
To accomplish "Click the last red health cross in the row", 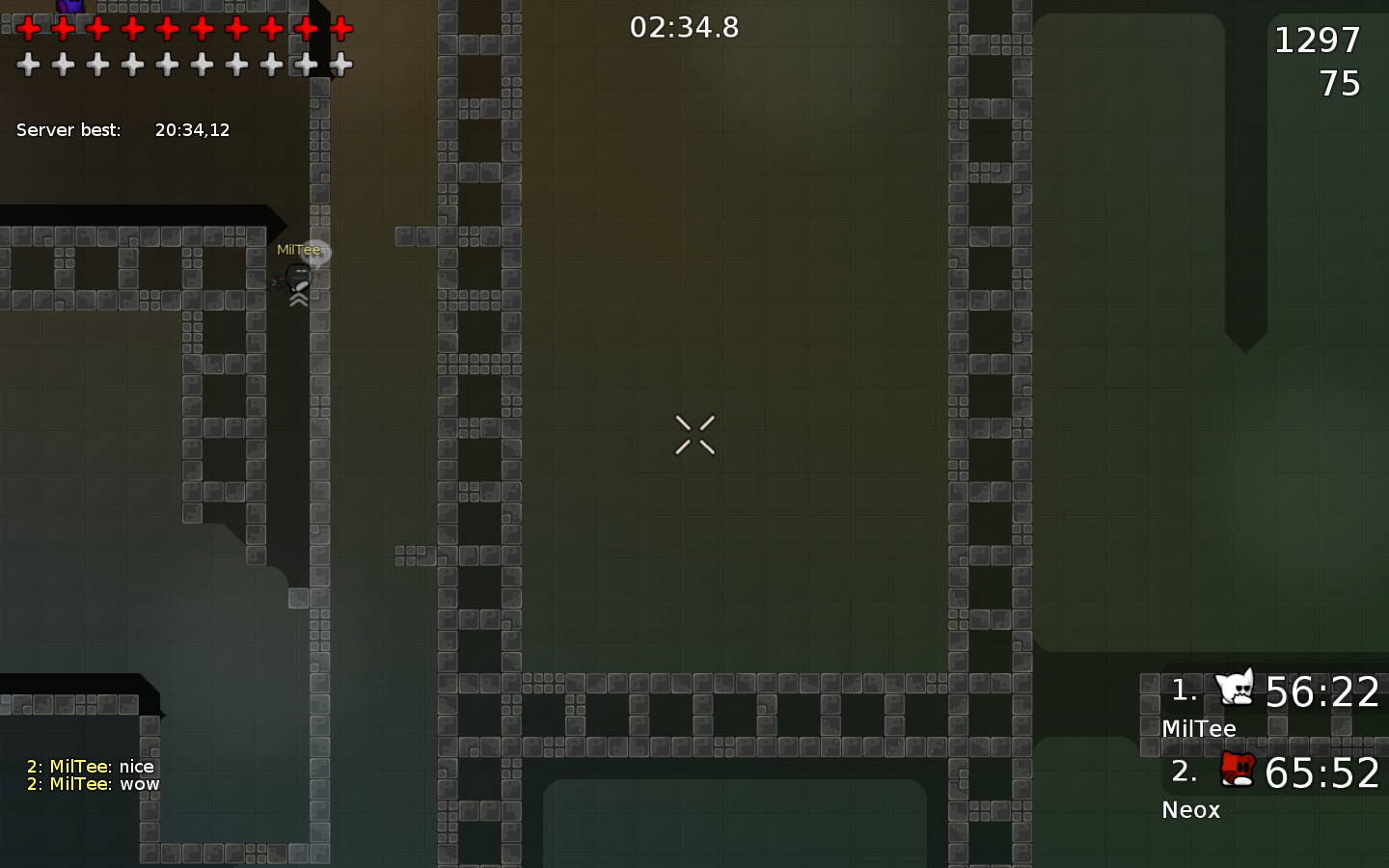I will [x=340, y=29].
